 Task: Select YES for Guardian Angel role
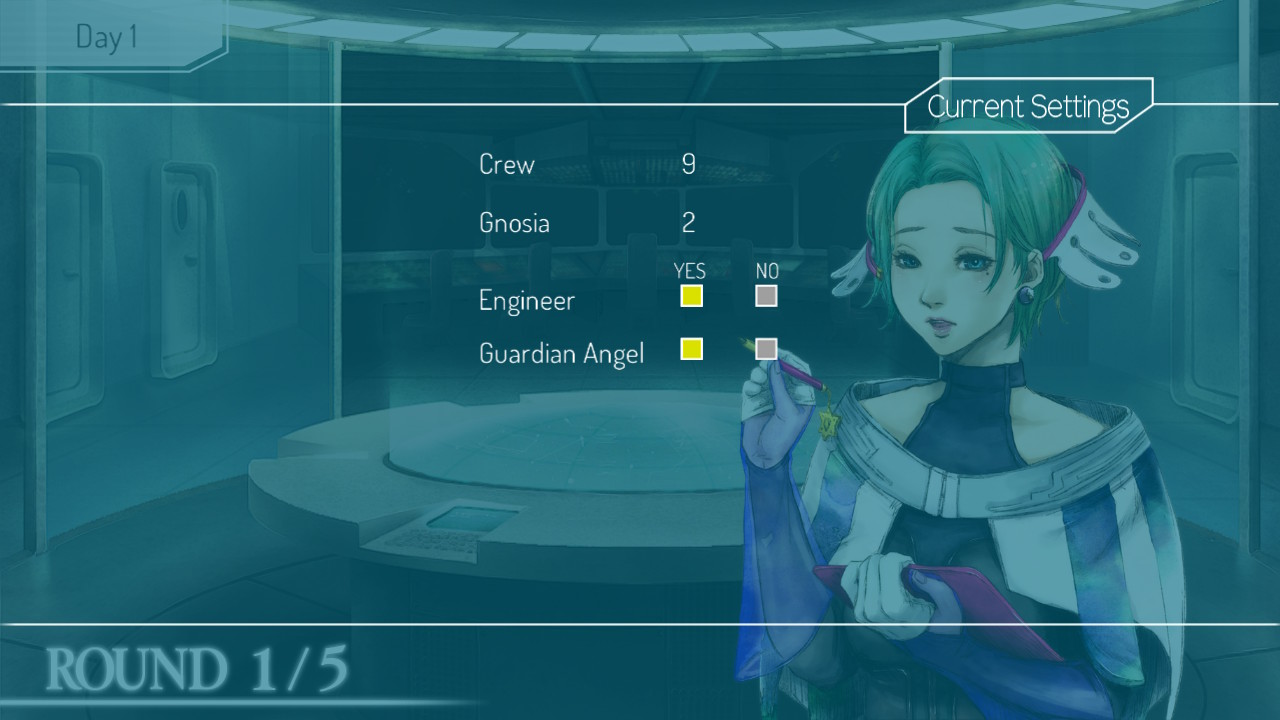click(x=691, y=349)
